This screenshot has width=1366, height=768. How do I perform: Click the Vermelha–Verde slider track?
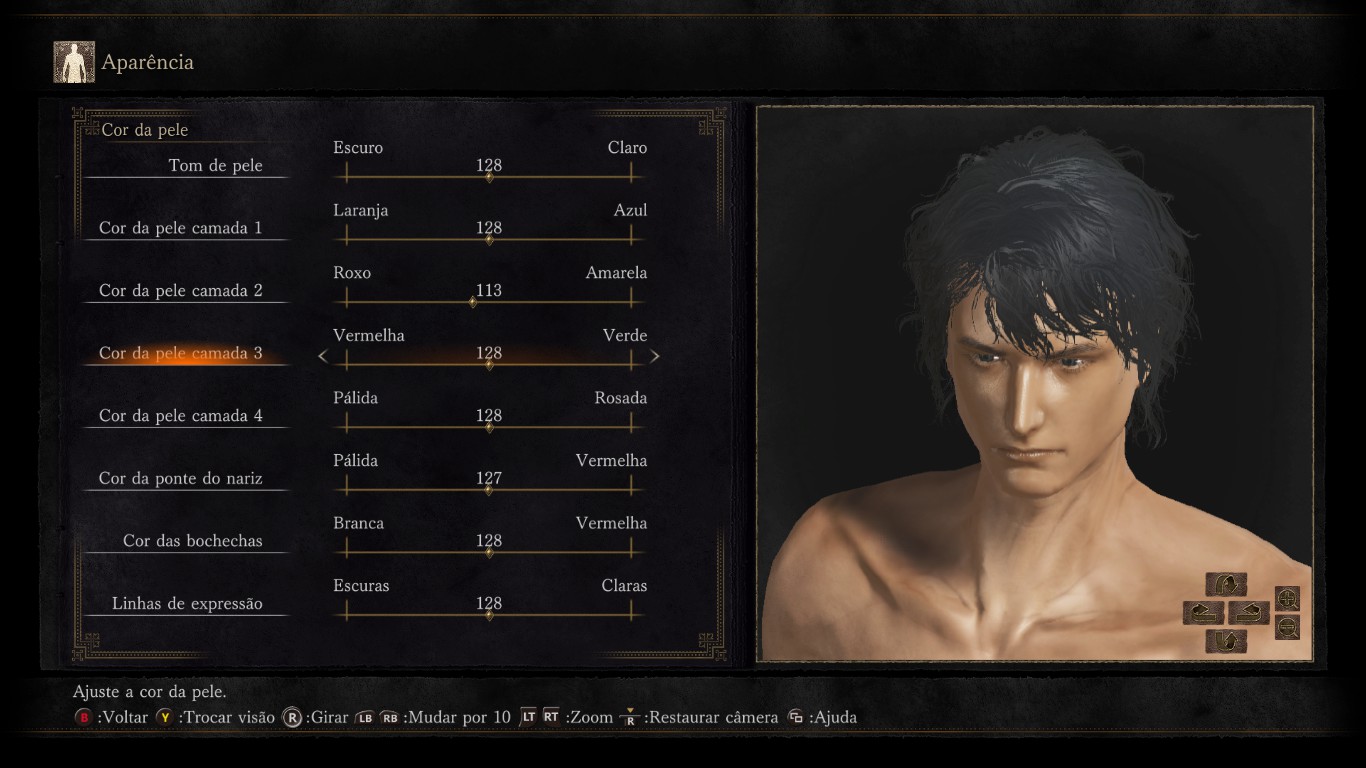(x=489, y=365)
